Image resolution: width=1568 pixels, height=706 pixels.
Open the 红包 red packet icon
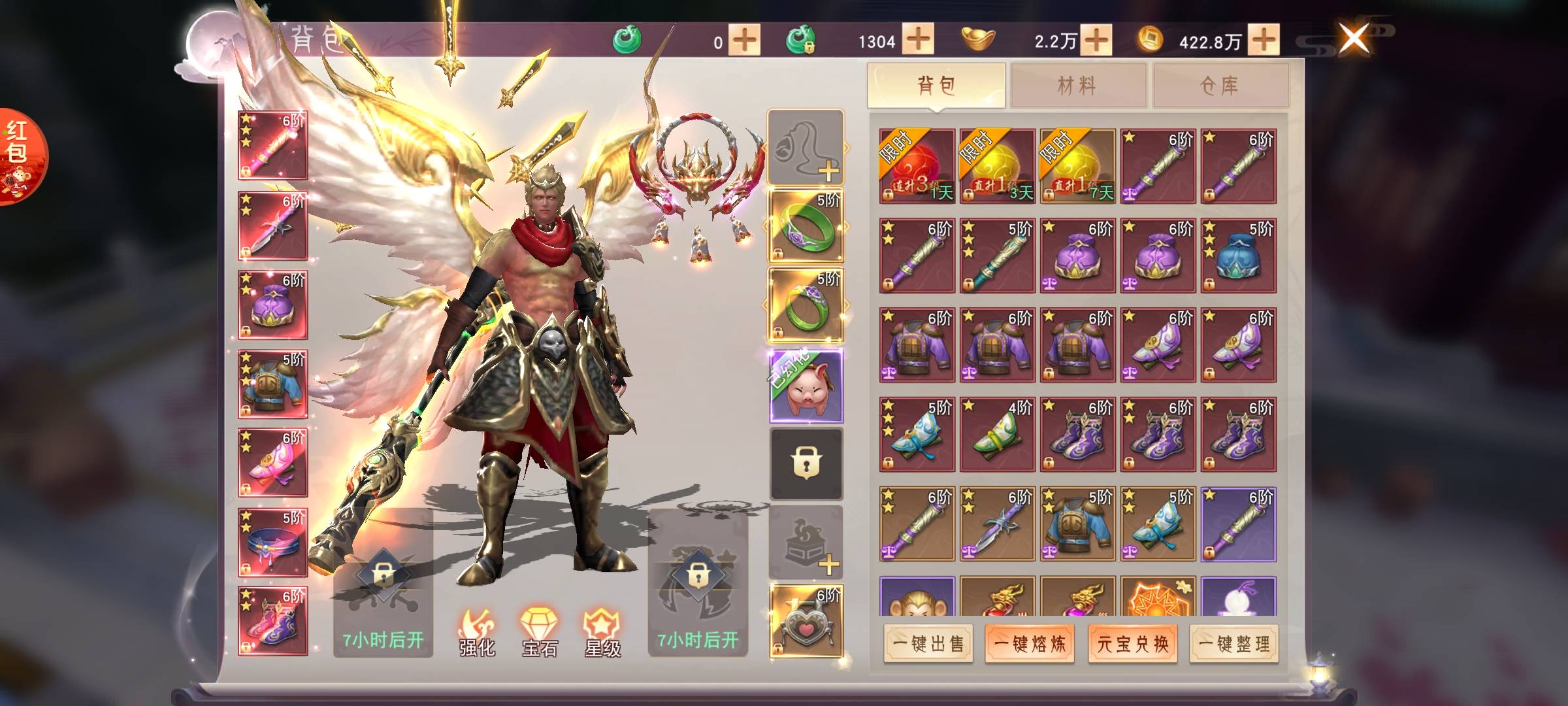(x=20, y=157)
